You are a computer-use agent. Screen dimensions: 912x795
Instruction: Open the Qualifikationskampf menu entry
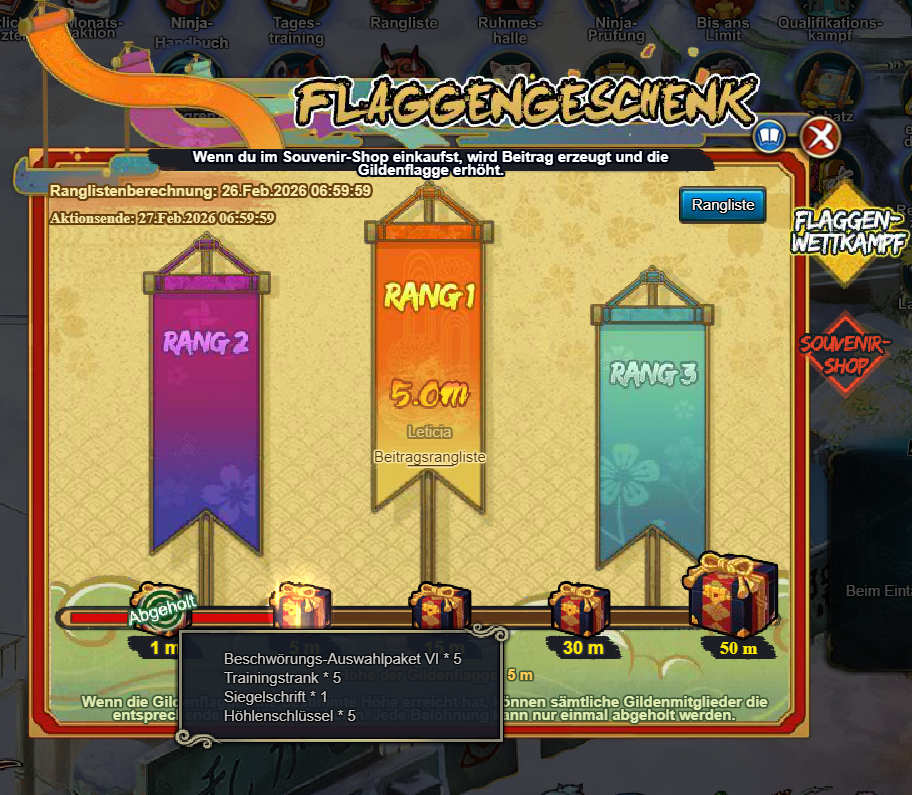tap(829, 30)
